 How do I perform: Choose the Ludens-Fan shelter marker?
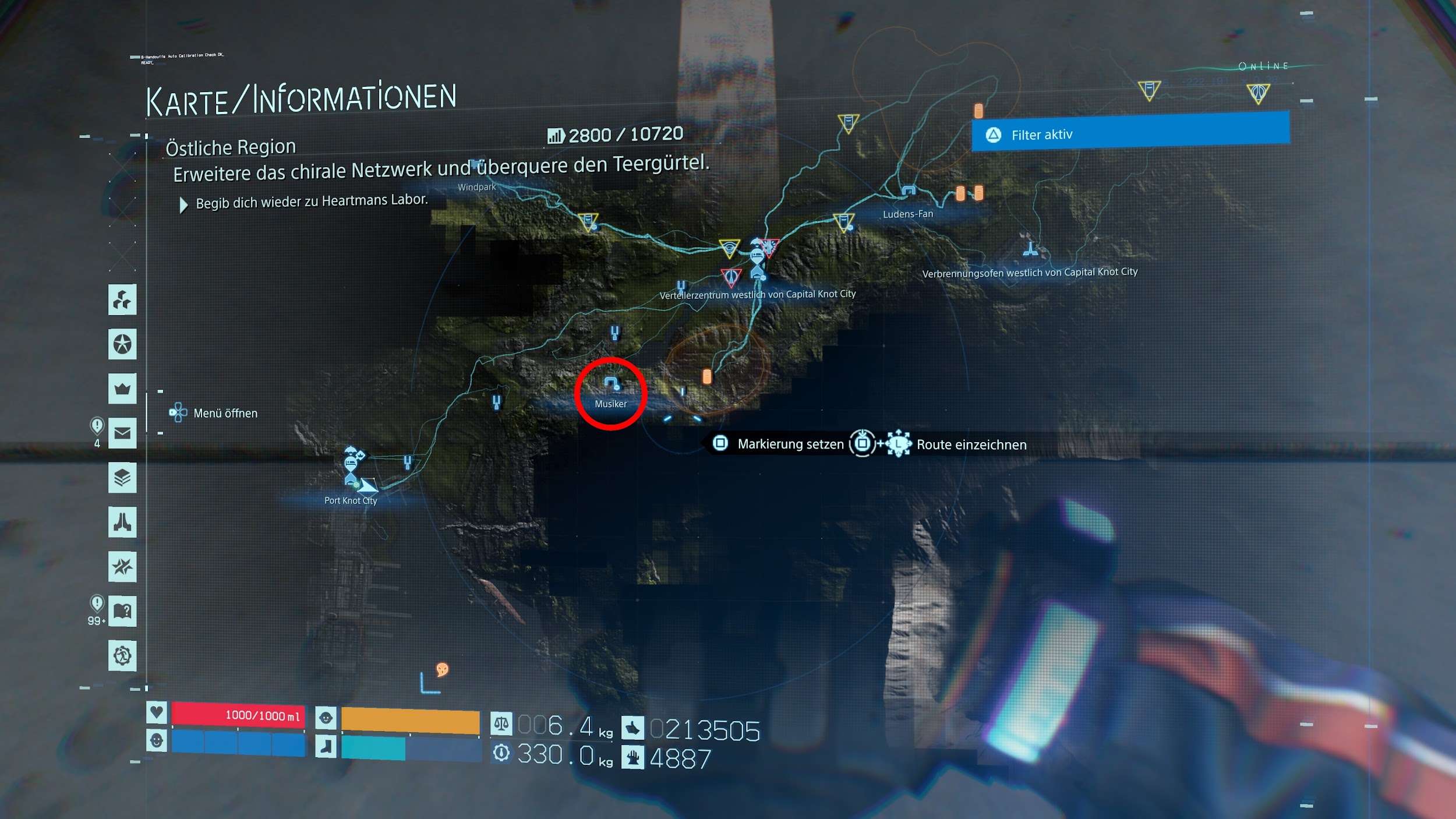[909, 192]
